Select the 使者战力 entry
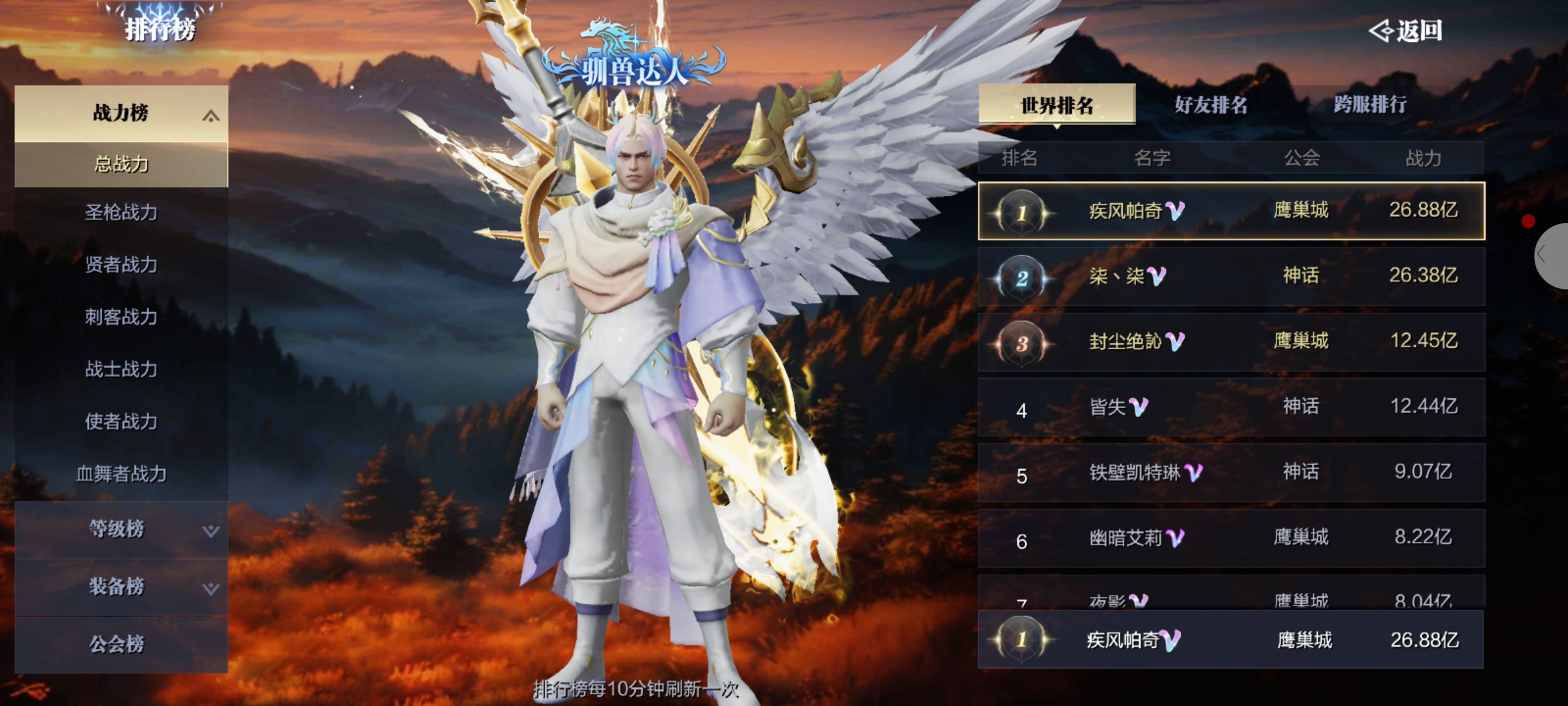The height and width of the screenshot is (706, 1568). [122, 422]
